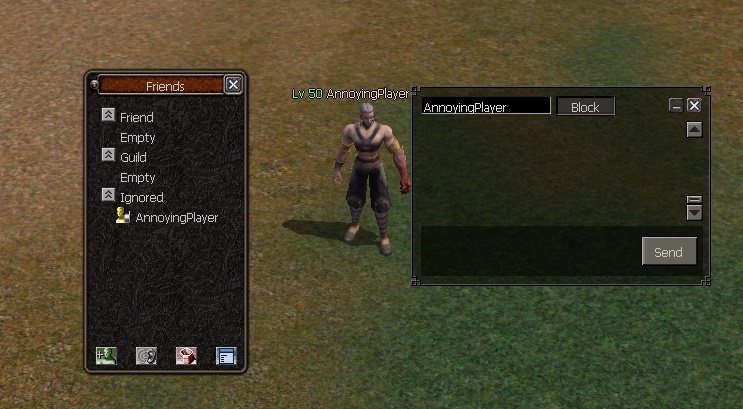The width and height of the screenshot is (743, 409).
Task: Click the Block button
Action: point(585,107)
